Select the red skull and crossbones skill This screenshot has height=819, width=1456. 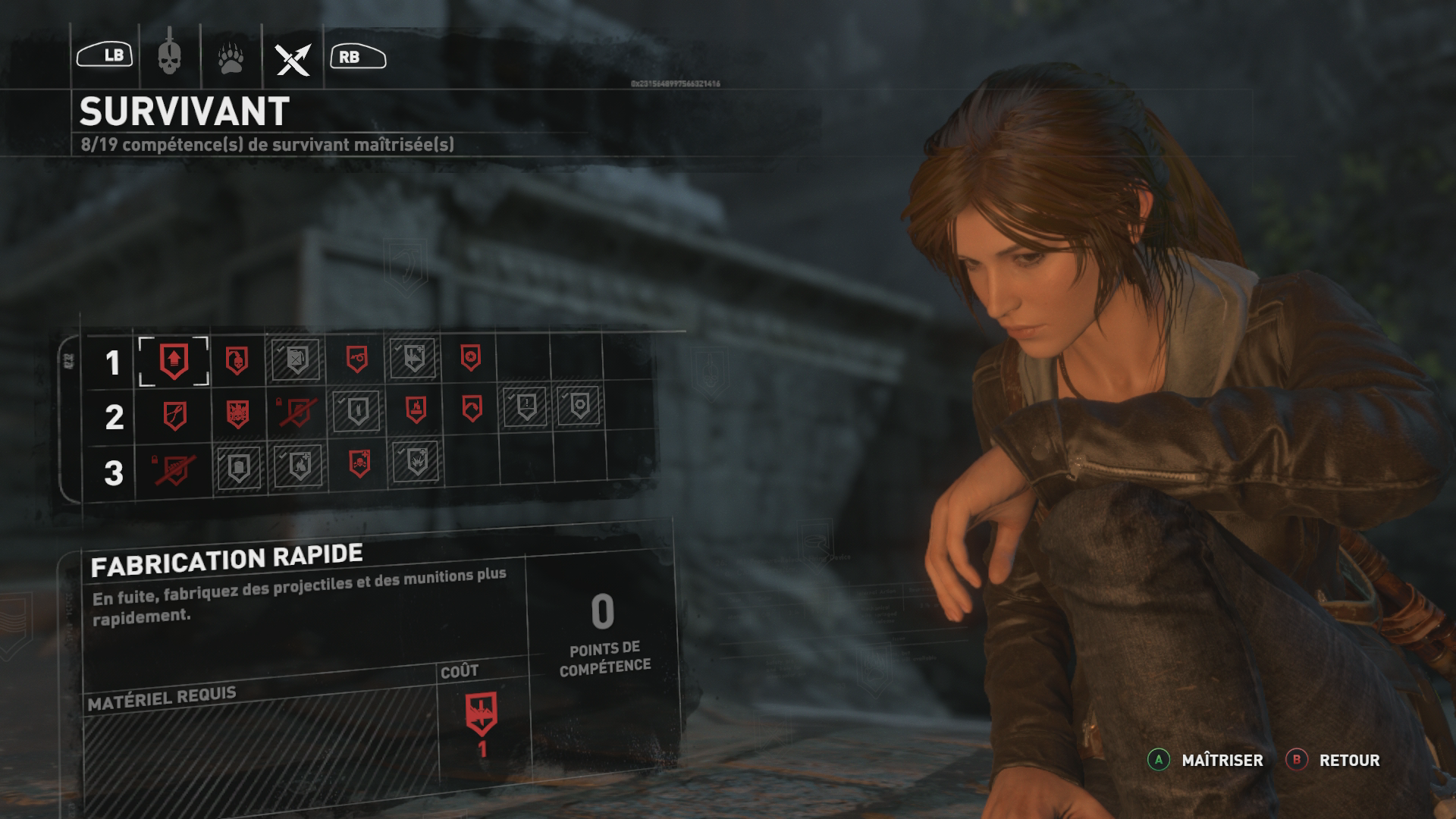click(x=359, y=463)
